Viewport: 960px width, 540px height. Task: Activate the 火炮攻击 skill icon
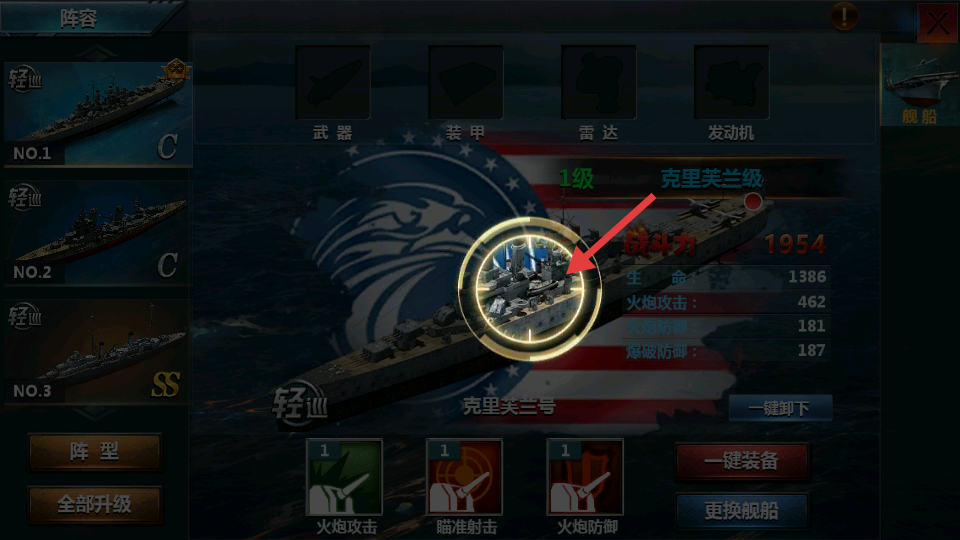tap(344, 477)
